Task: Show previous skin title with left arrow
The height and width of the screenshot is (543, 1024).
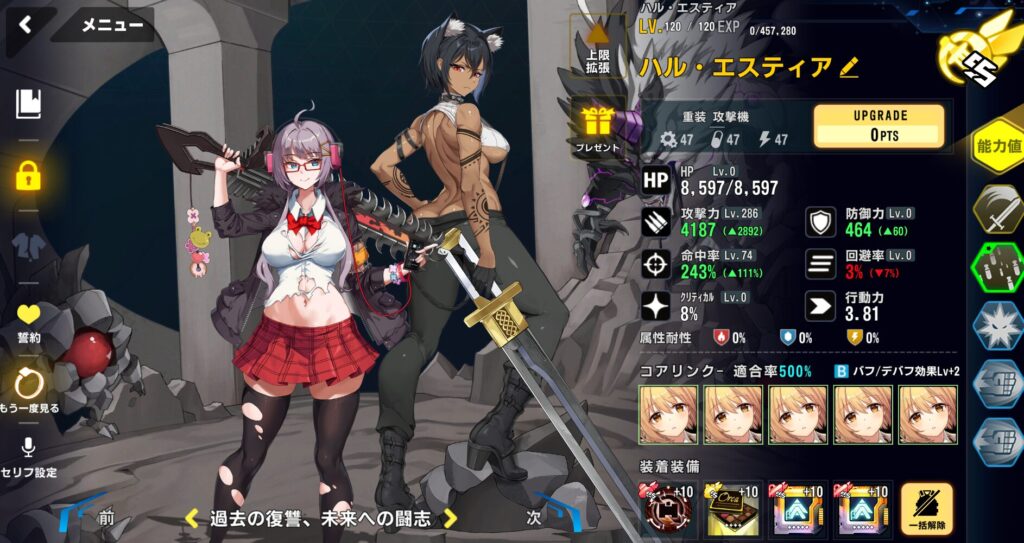Action: [191, 518]
